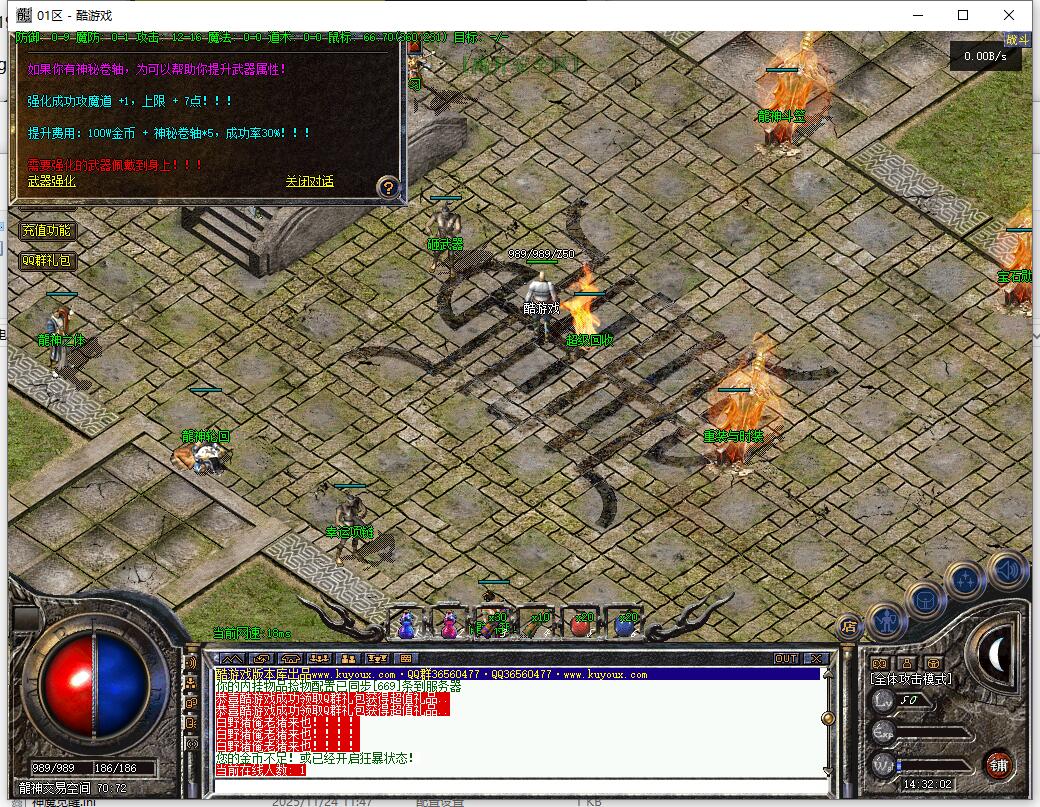Viewport: 1040px width, 807px height.
Task: Close the NPC dialogue via 关闭对话
Action: click(309, 181)
